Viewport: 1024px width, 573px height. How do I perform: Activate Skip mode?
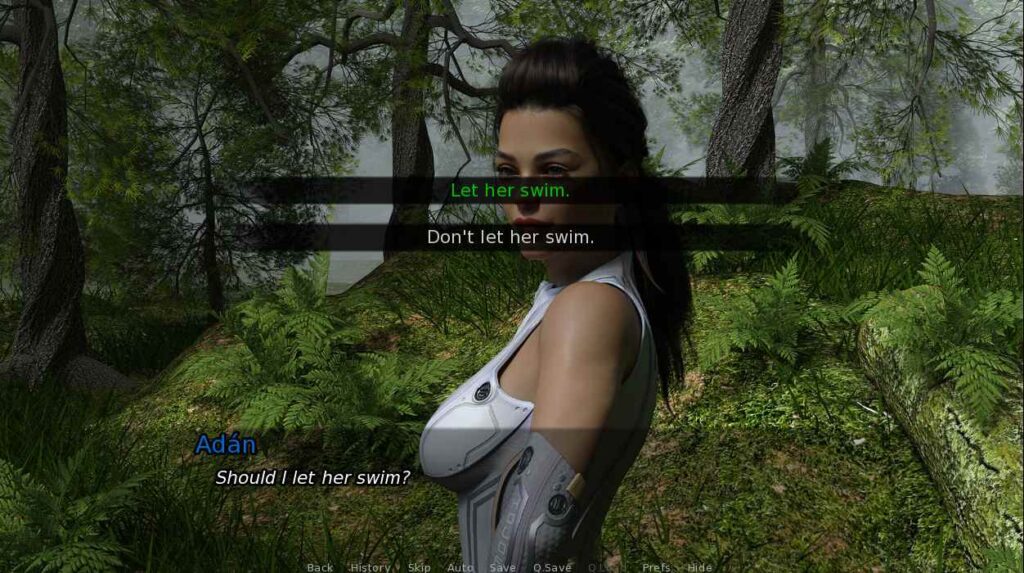tap(420, 567)
